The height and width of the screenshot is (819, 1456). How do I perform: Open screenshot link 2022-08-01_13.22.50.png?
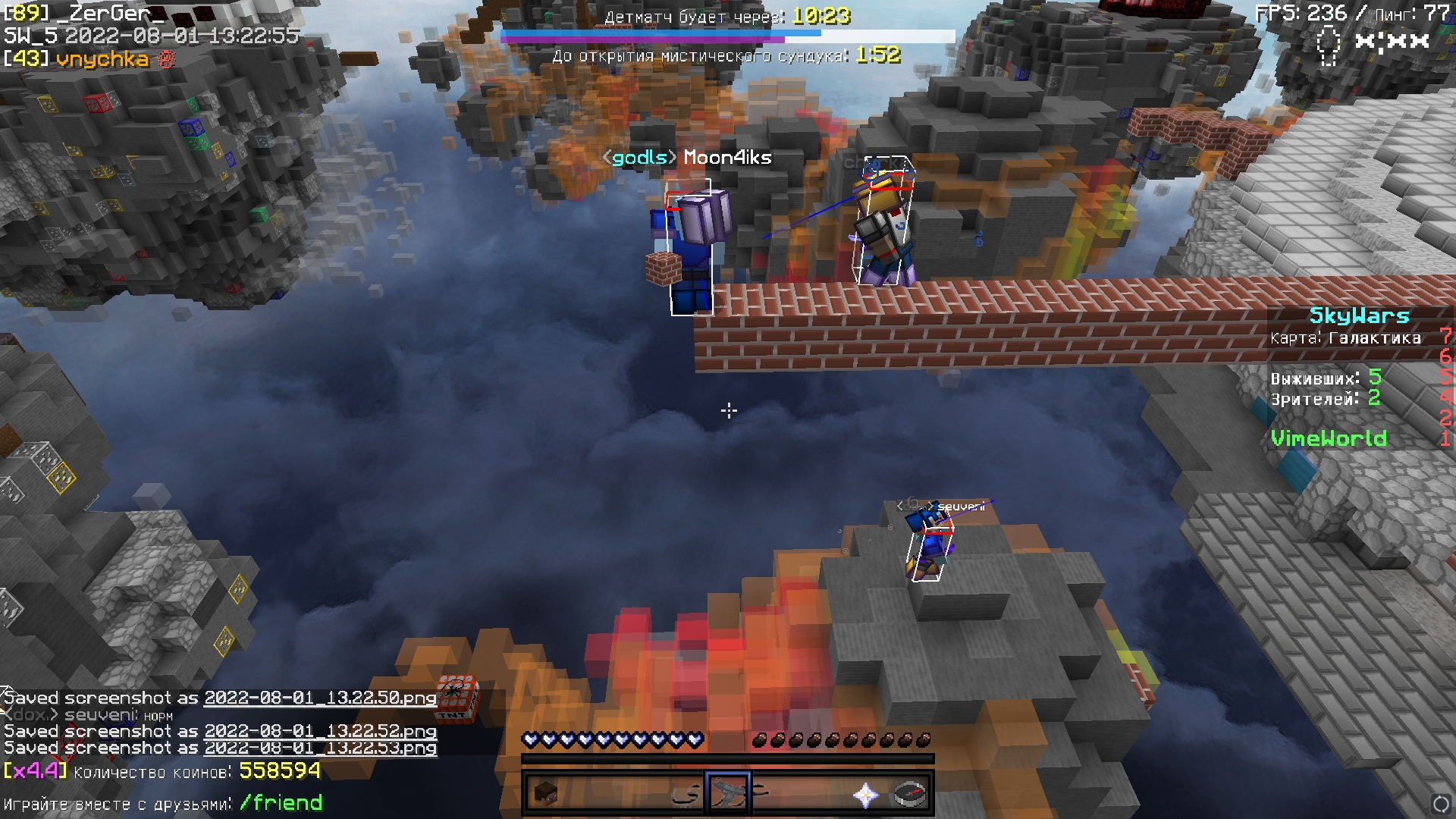[320, 698]
